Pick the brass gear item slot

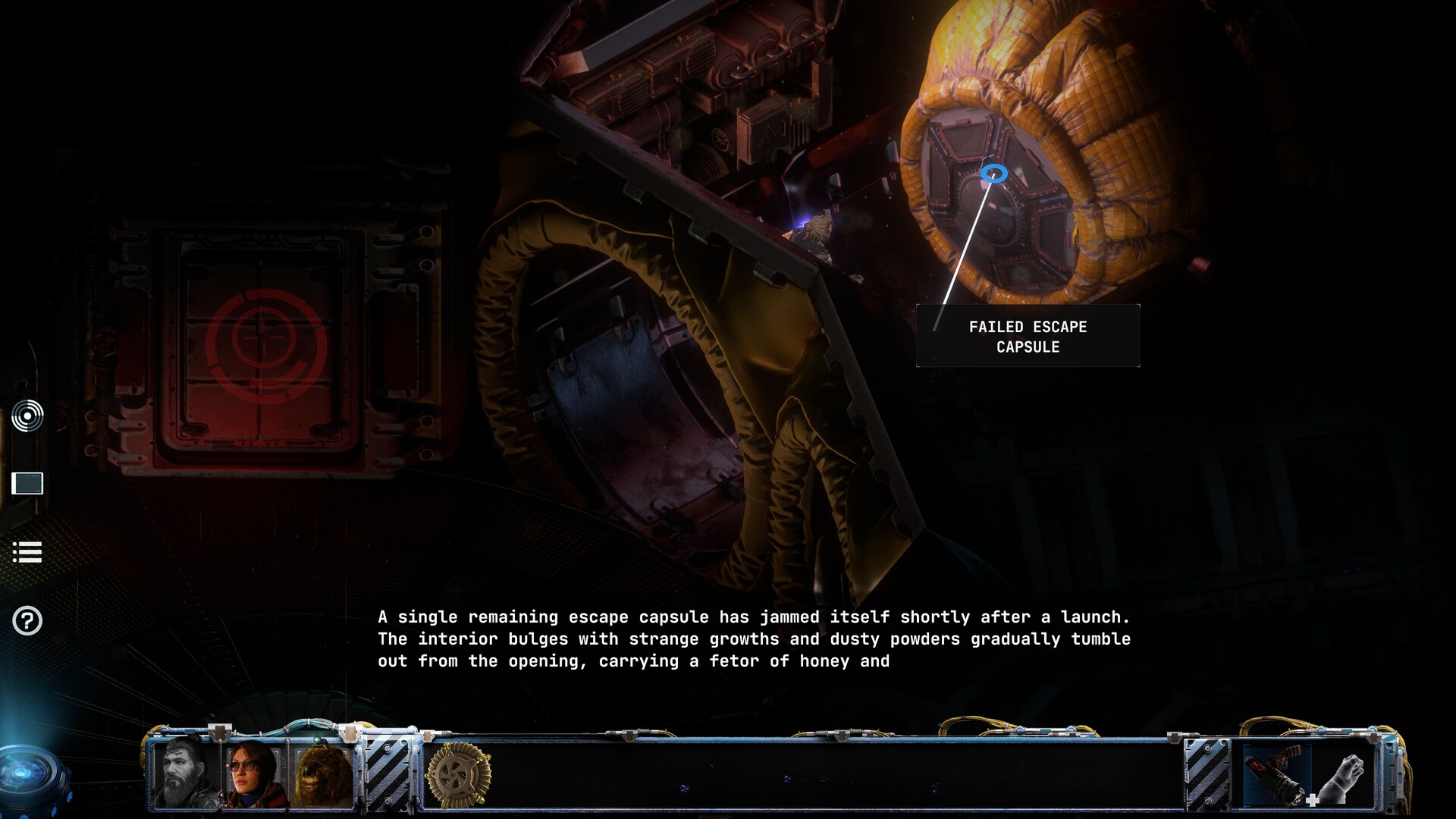point(458,775)
